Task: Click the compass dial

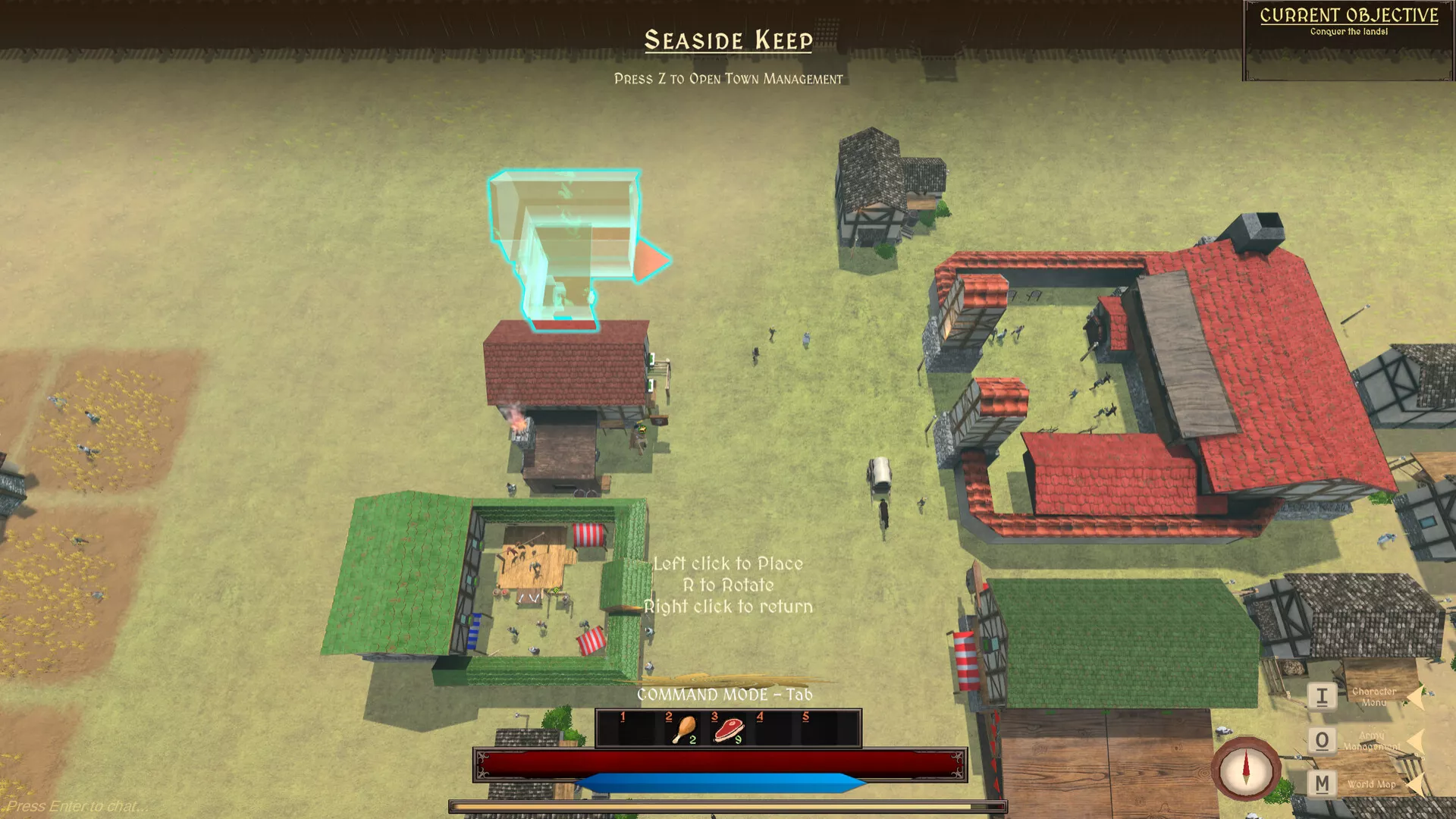Action: pos(1245,769)
